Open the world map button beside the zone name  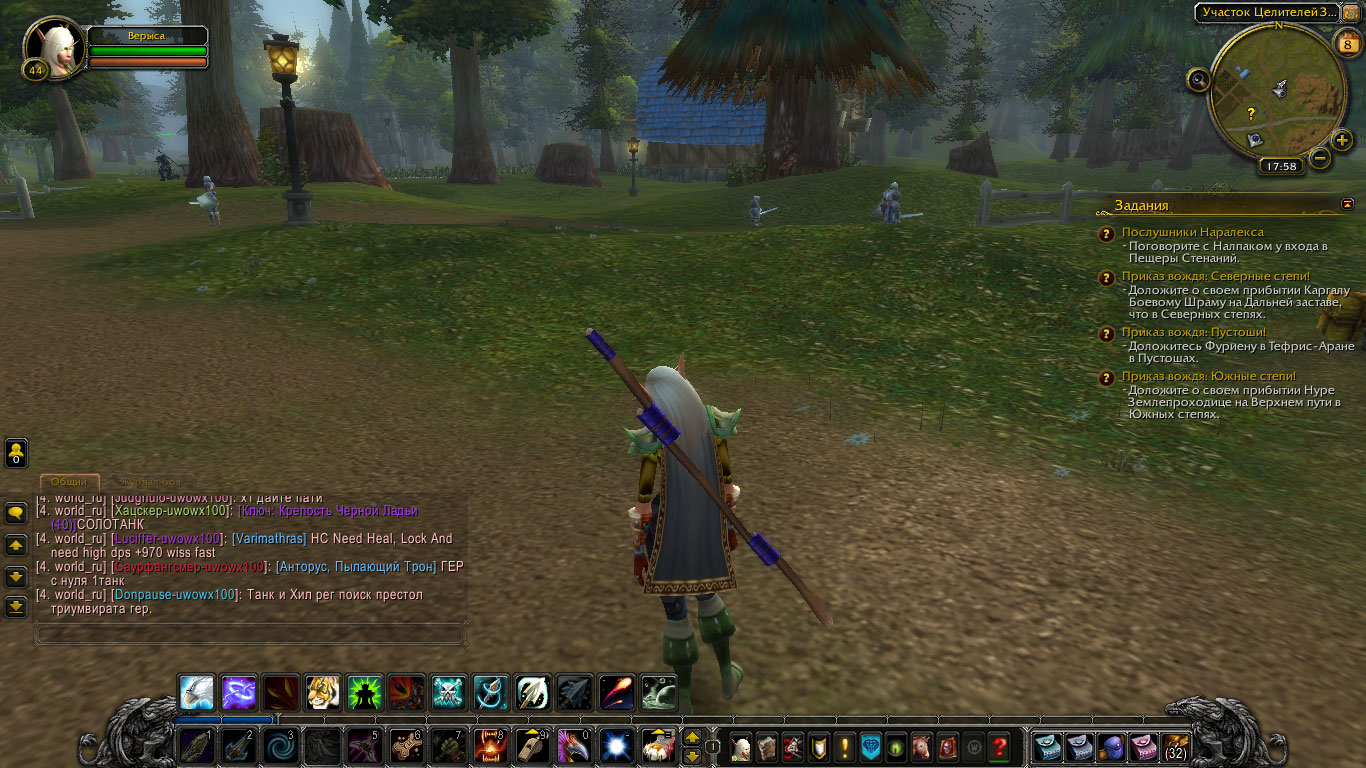point(1350,12)
